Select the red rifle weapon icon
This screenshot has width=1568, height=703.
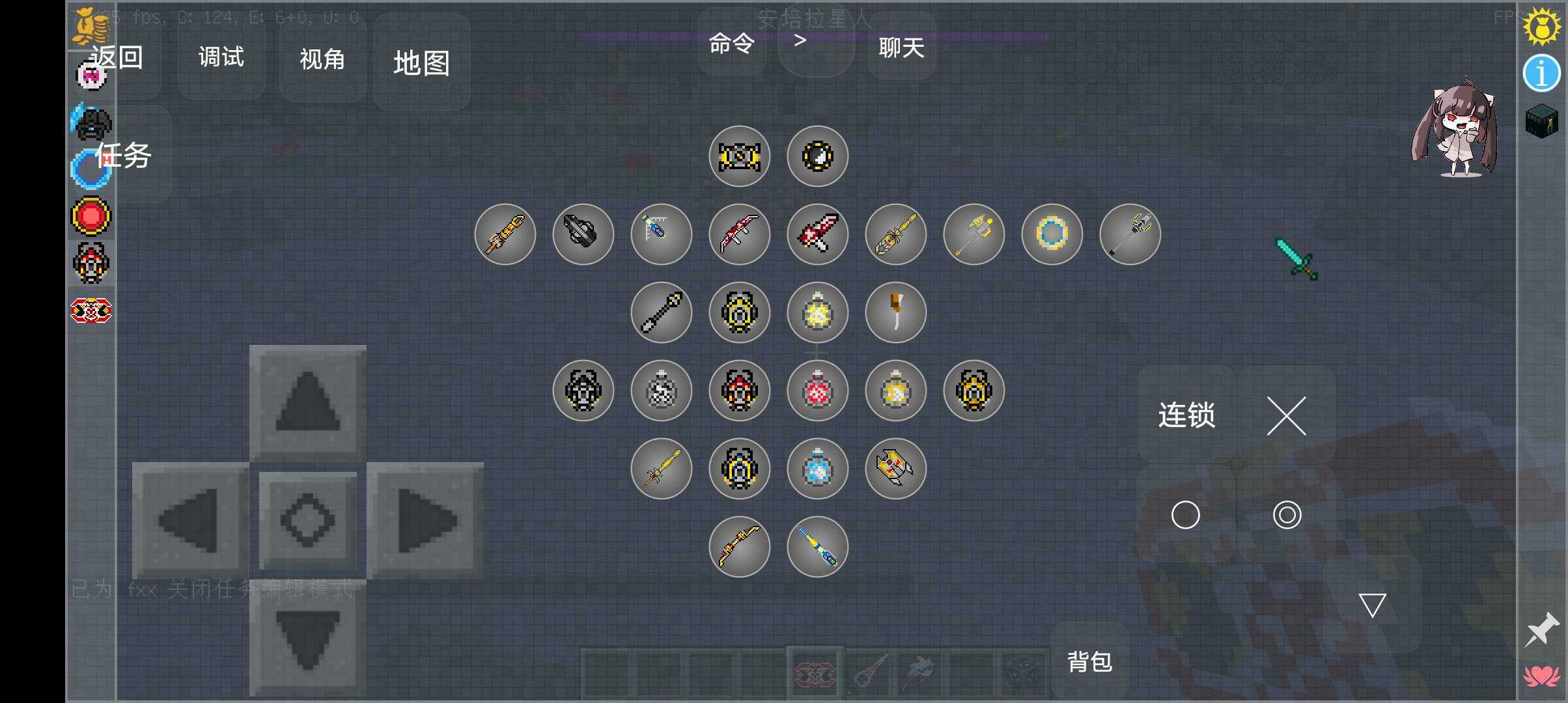click(739, 234)
